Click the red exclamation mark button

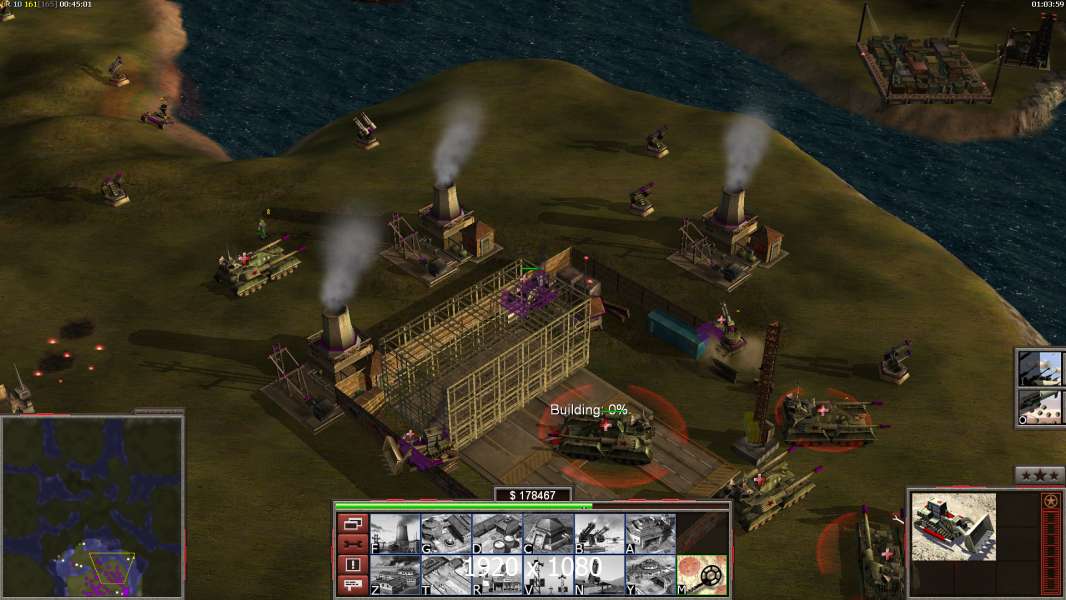tap(352, 565)
